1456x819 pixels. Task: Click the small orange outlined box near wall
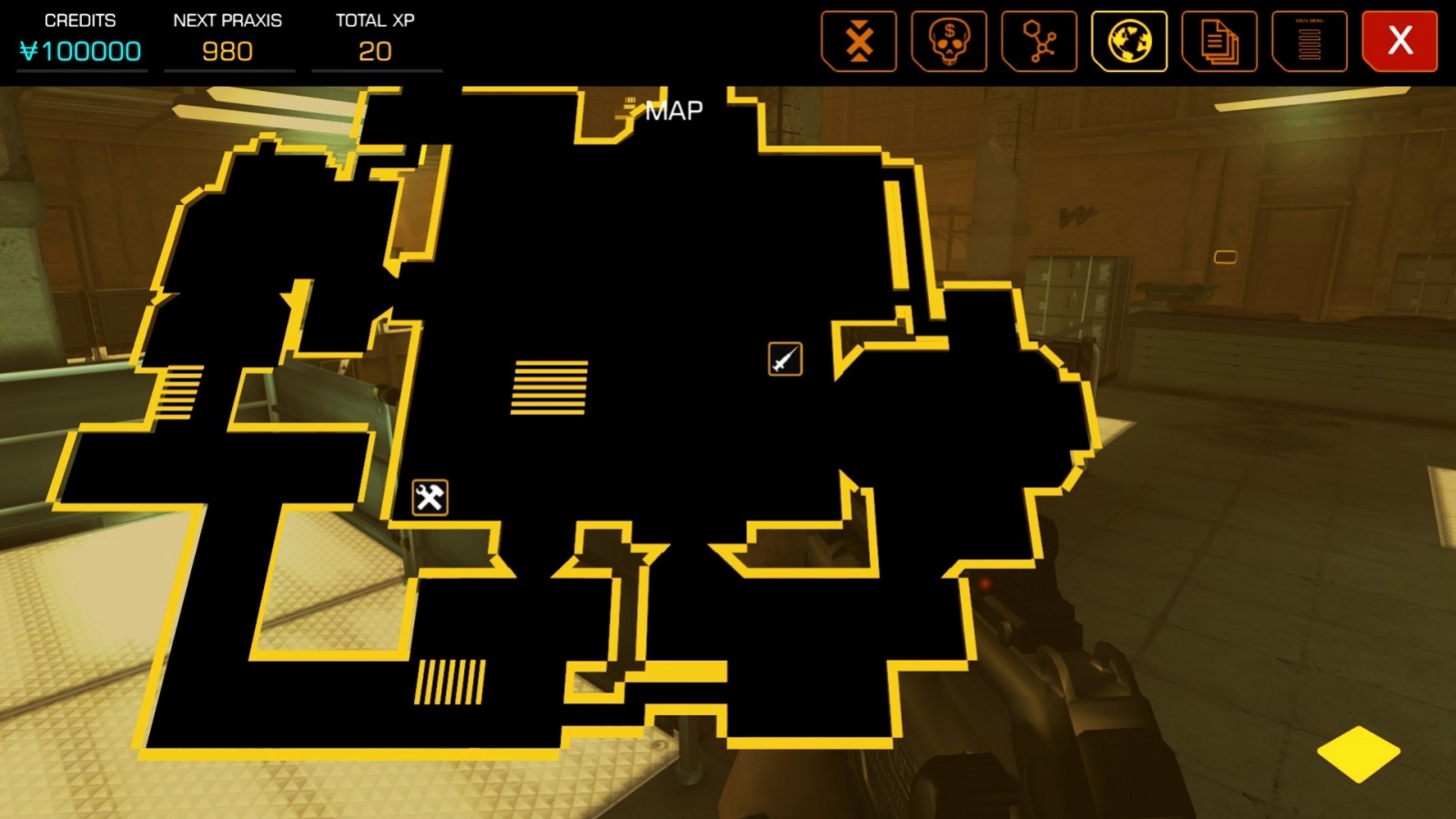(1228, 257)
